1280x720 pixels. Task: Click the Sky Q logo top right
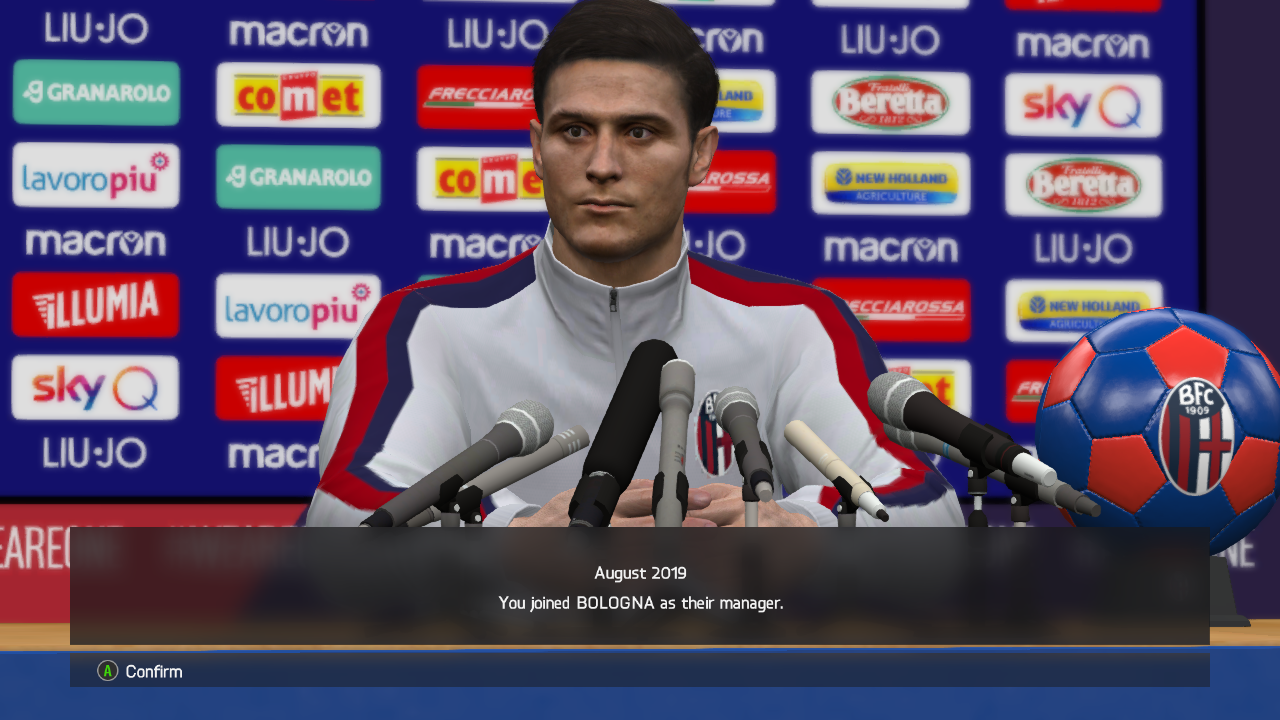pyautogui.click(x=1083, y=104)
